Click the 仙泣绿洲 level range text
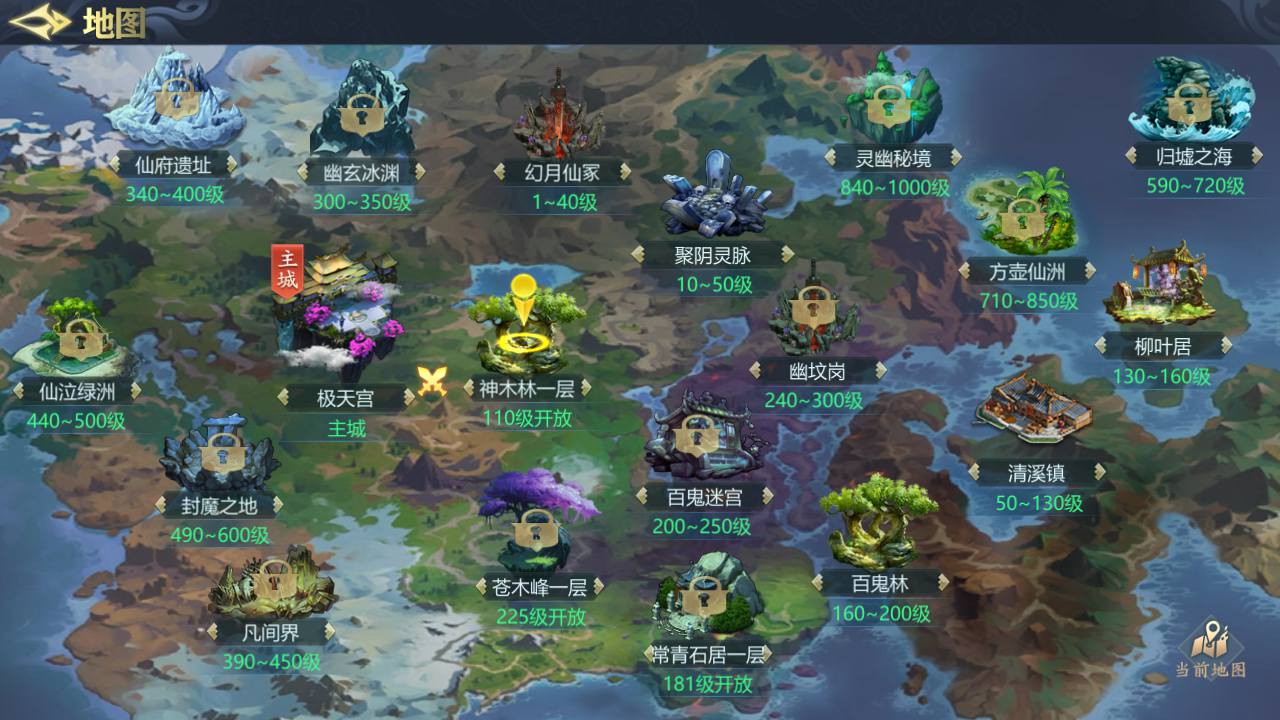1280x720 pixels. [x=74, y=420]
